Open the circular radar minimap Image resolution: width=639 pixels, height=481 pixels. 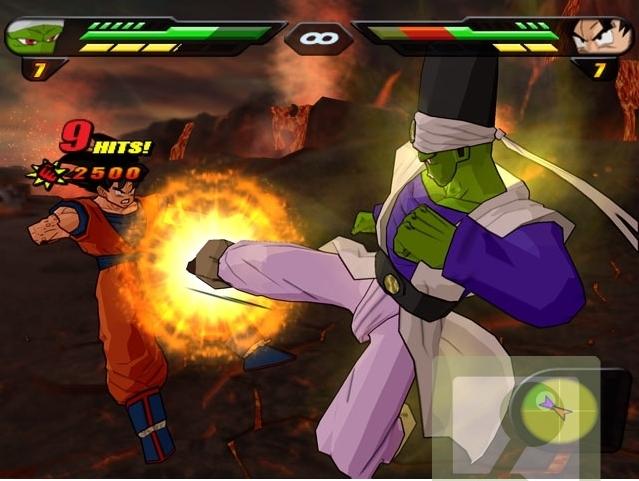(x=553, y=407)
